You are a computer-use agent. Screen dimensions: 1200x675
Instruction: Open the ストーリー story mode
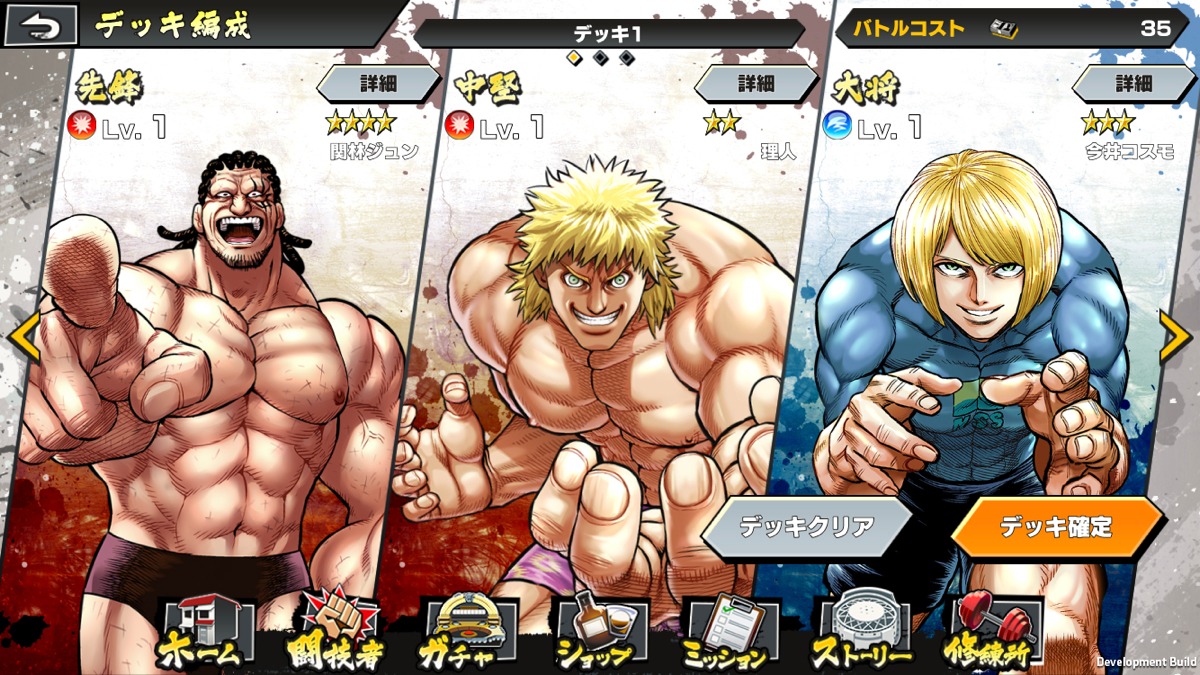click(x=860, y=633)
